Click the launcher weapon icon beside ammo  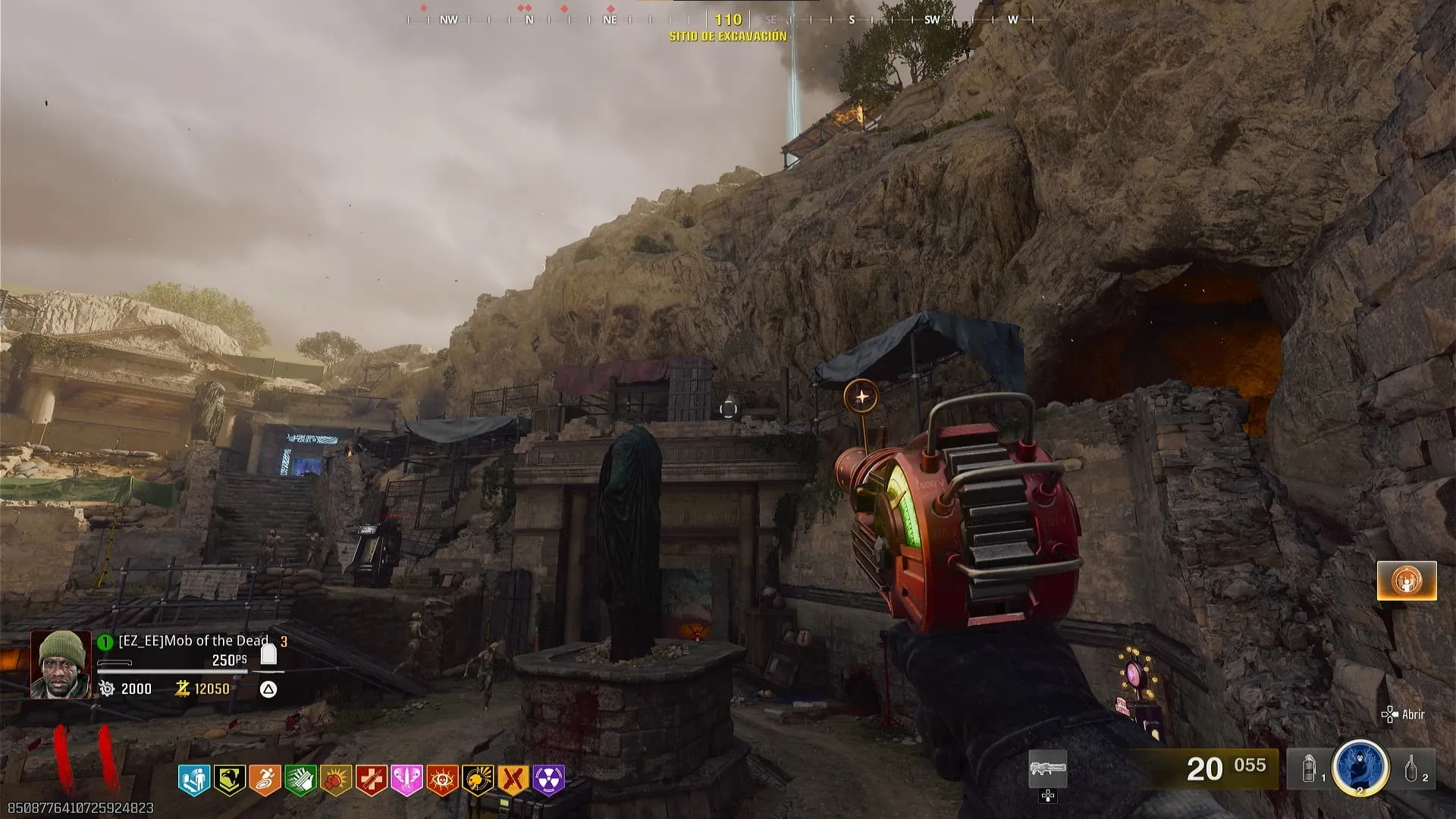(1048, 769)
